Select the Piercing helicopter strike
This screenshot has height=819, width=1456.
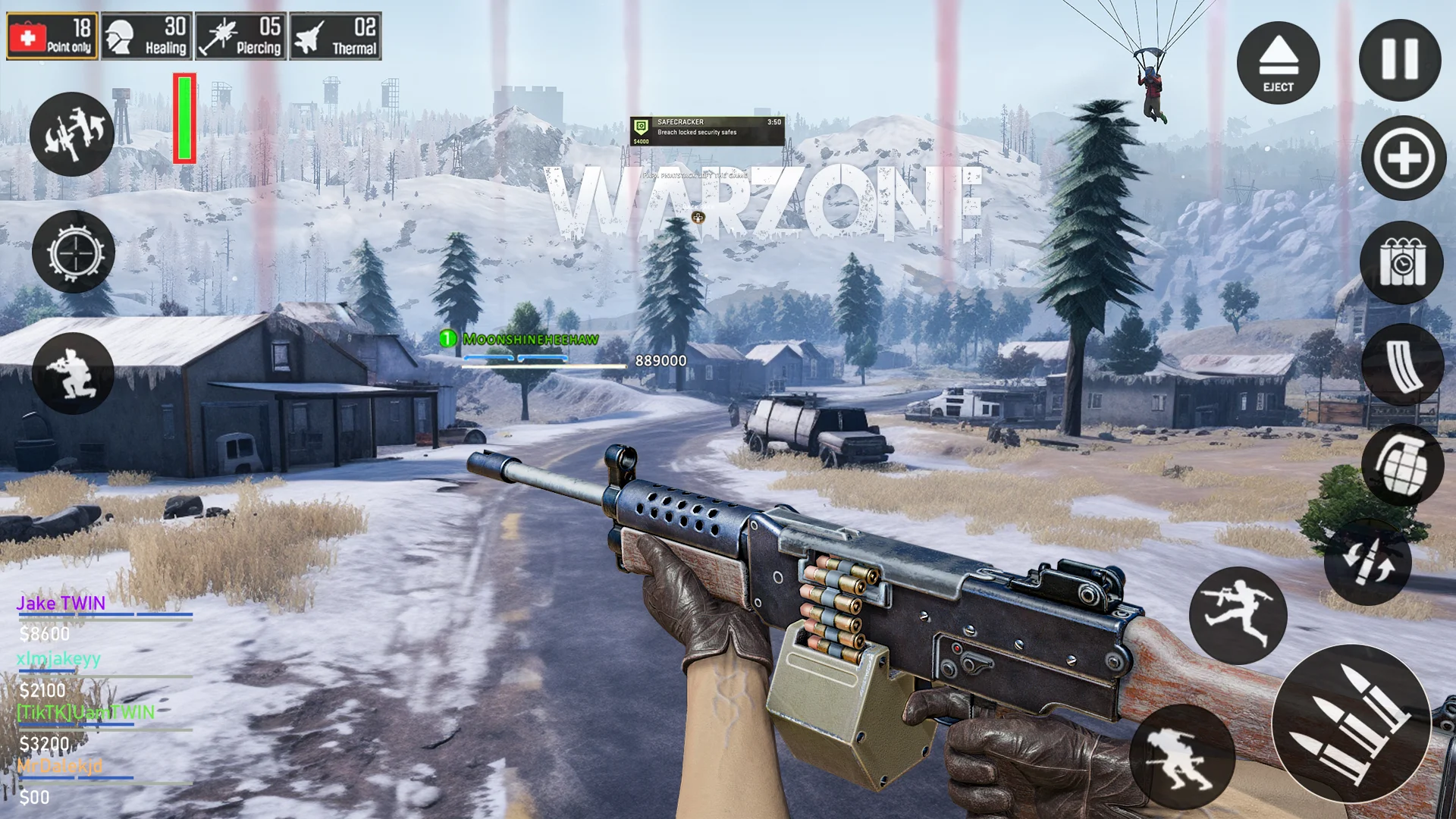coord(241,36)
